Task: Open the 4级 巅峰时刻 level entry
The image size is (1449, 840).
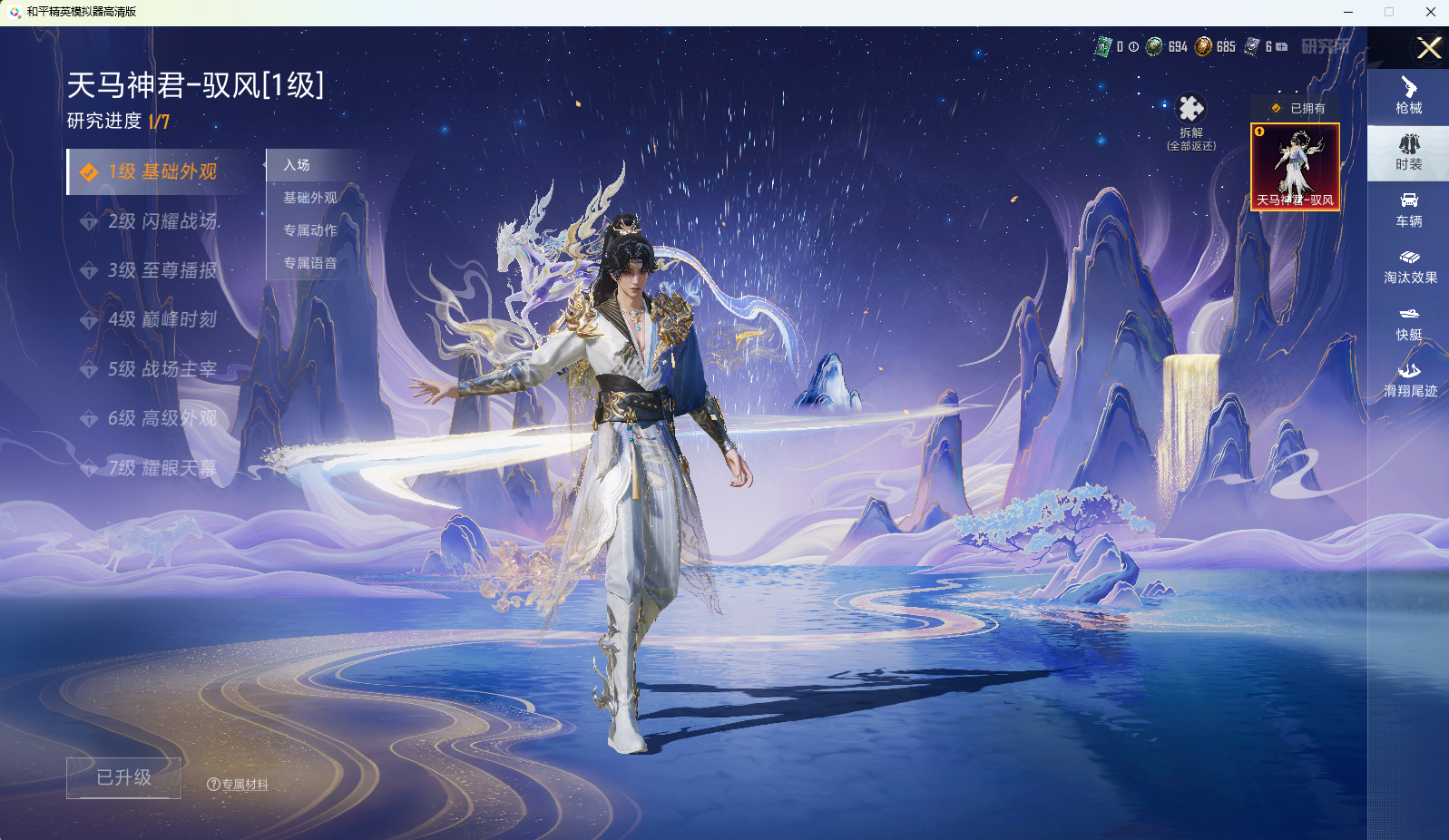Action: tap(162, 319)
